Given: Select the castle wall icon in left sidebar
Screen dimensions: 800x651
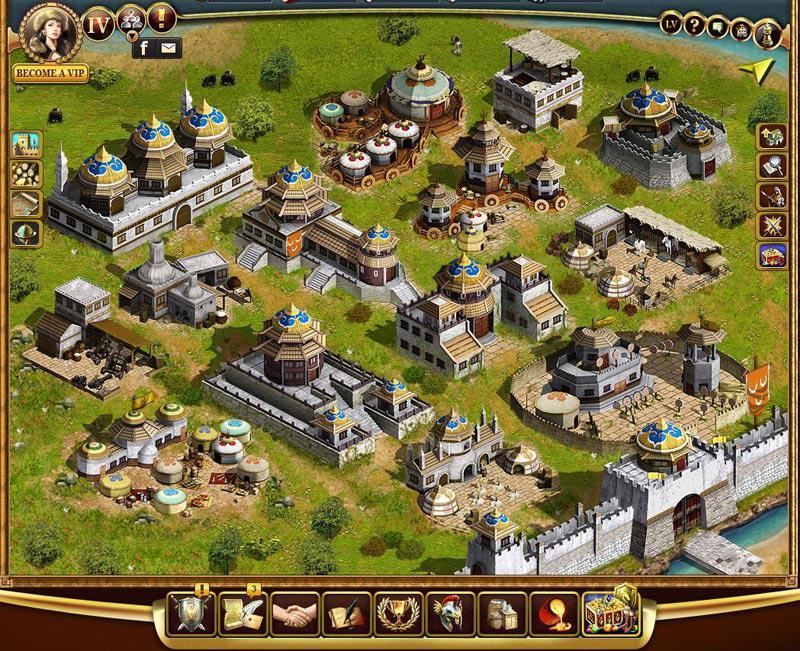Looking at the screenshot, I should [x=26, y=145].
